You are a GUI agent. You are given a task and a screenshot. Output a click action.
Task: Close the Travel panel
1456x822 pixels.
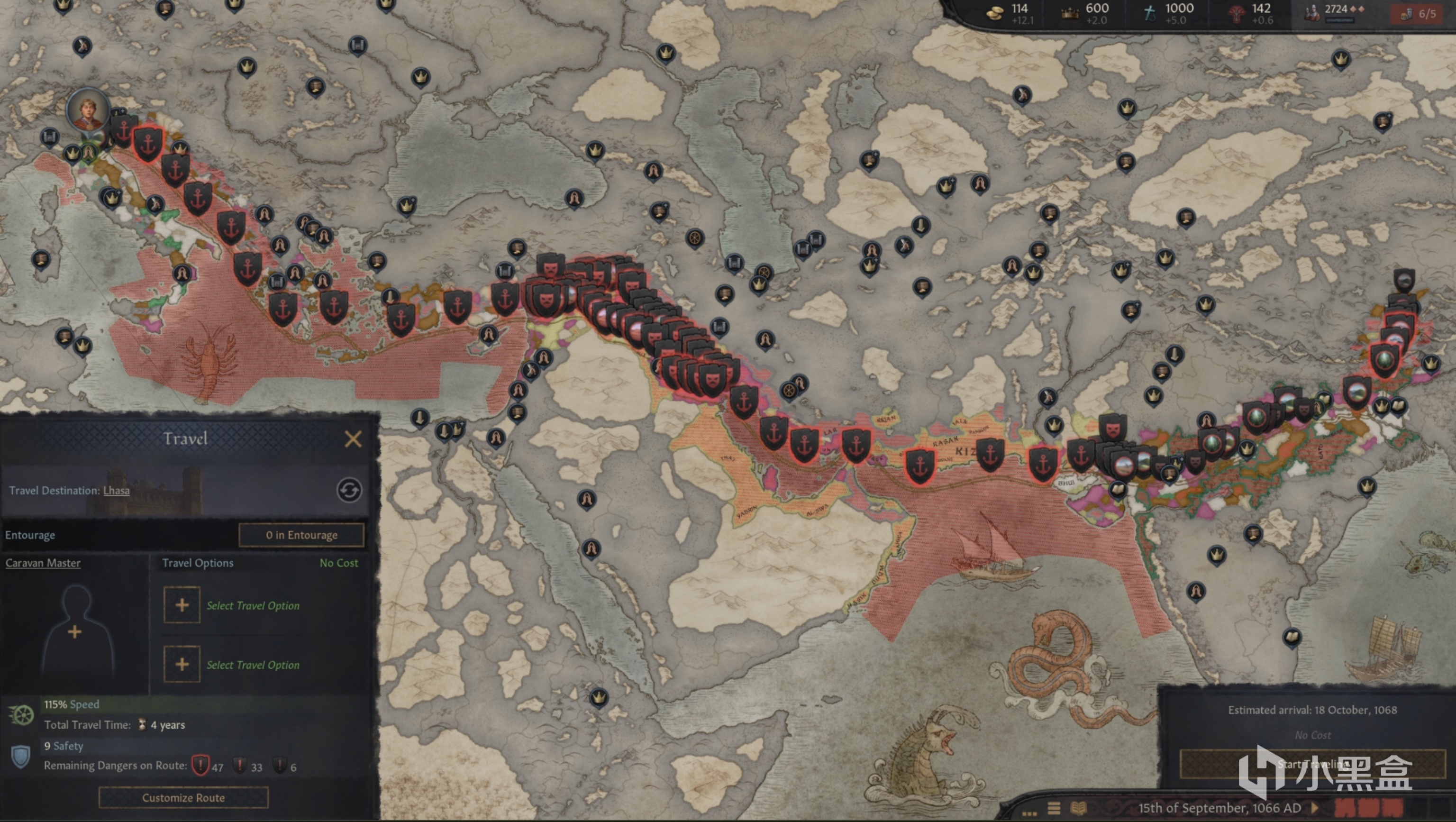coord(353,438)
